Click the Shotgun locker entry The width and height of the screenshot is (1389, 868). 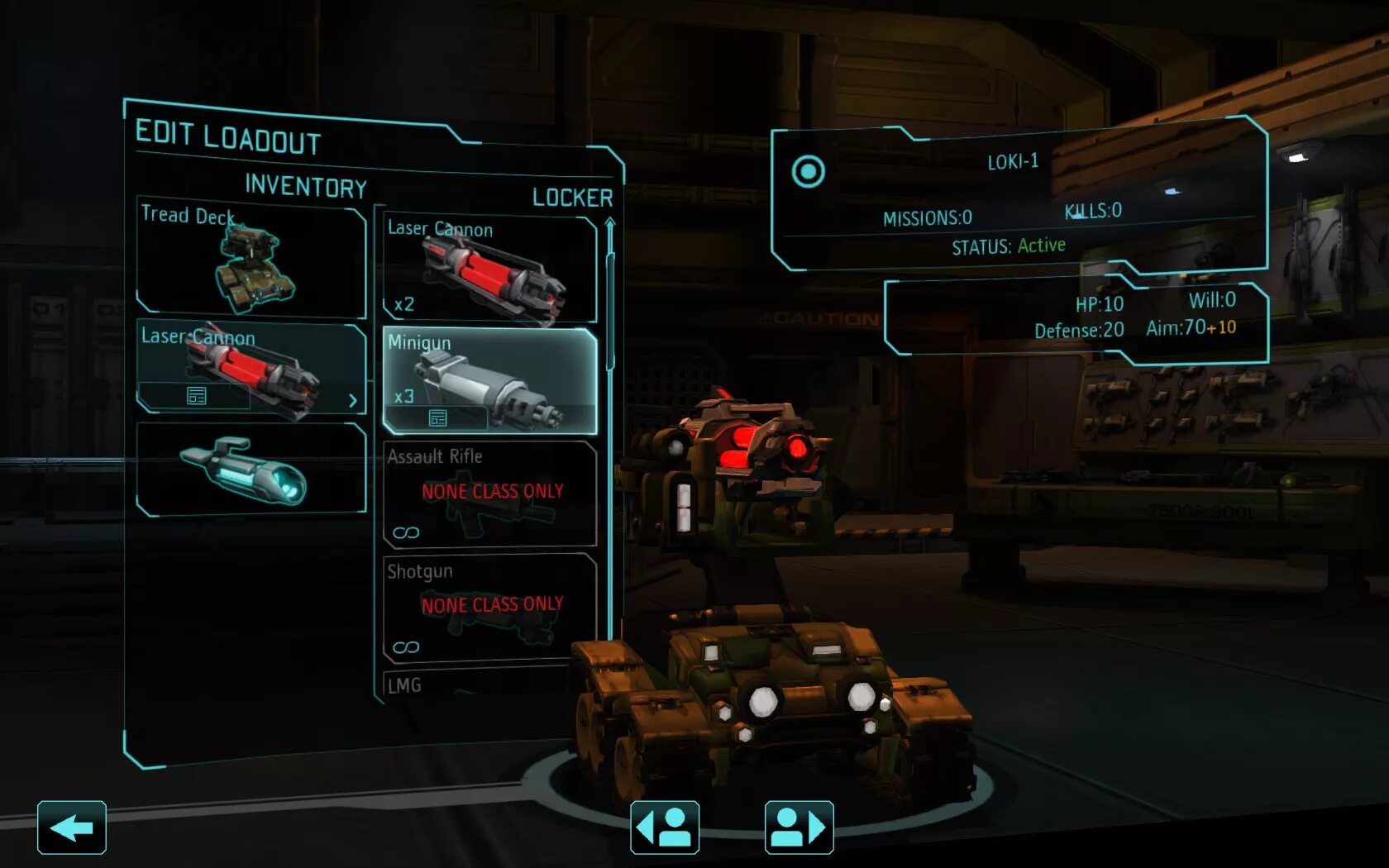(489, 608)
